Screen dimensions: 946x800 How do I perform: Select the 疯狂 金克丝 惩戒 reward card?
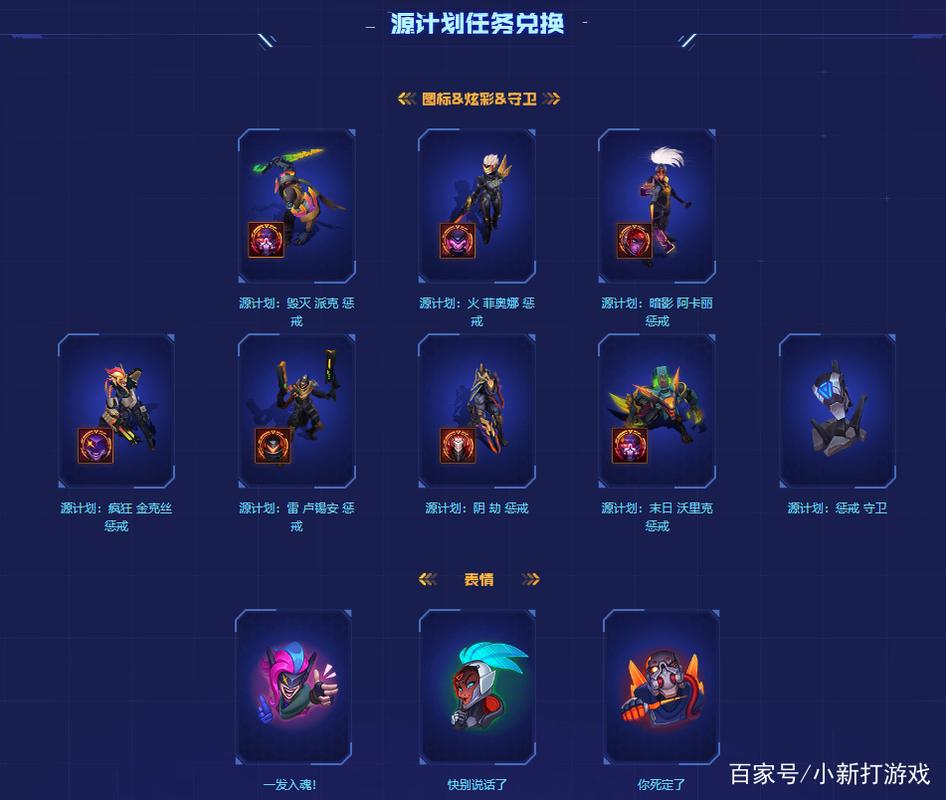pyautogui.click(x=116, y=410)
